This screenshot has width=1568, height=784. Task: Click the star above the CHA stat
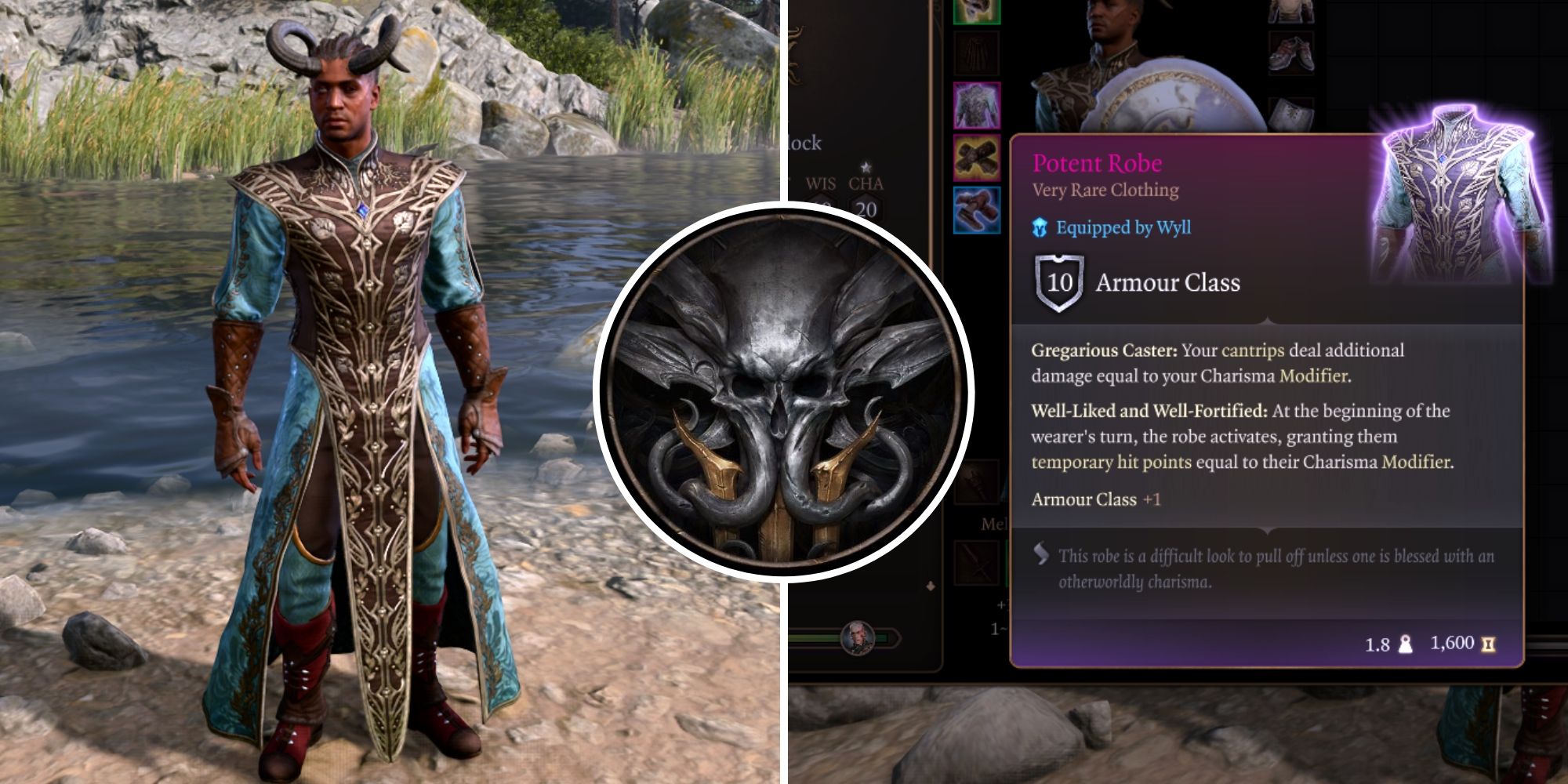pyautogui.click(x=866, y=167)
